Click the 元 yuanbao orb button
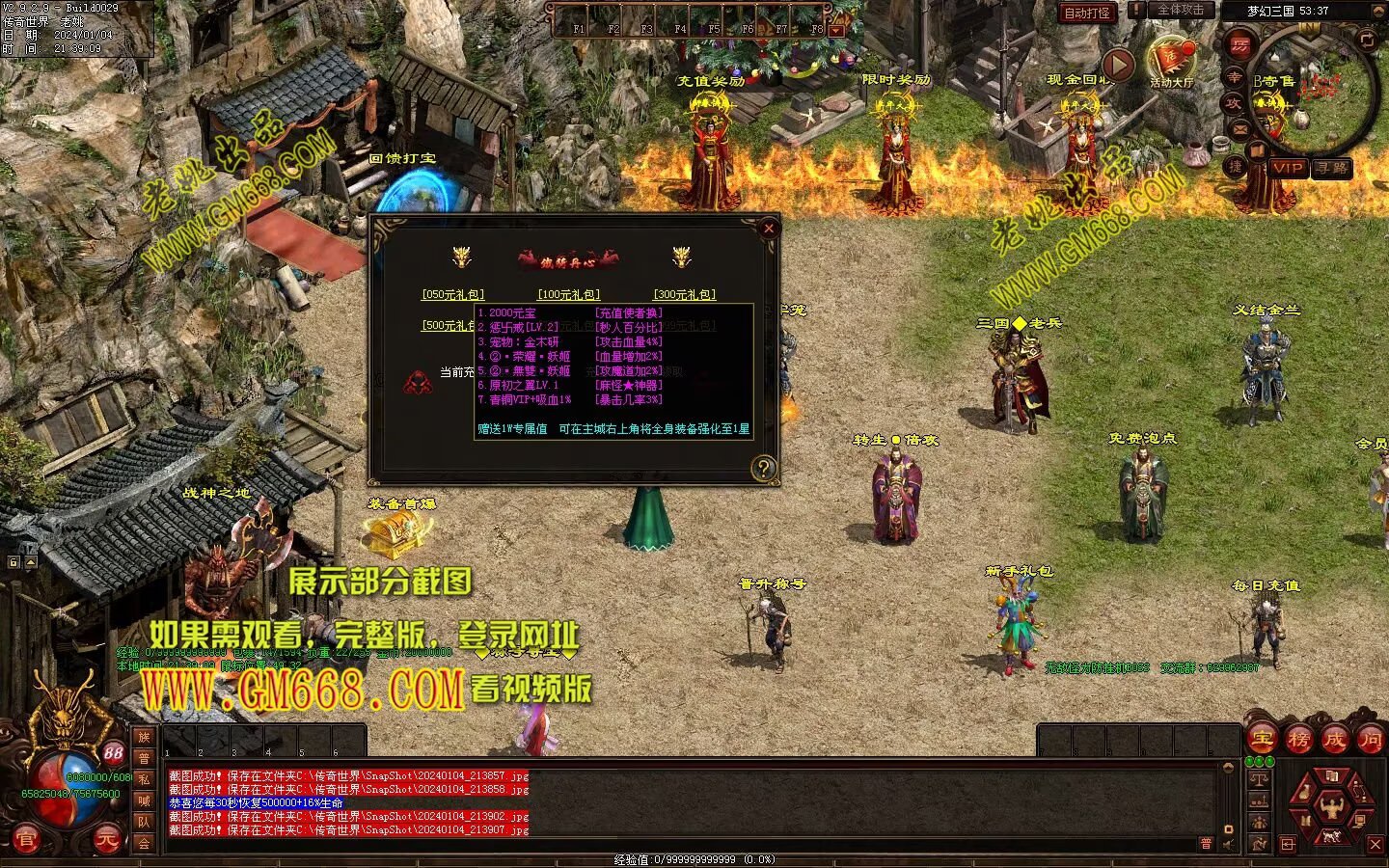This screenshot has width=1389, height=868. 108,841
